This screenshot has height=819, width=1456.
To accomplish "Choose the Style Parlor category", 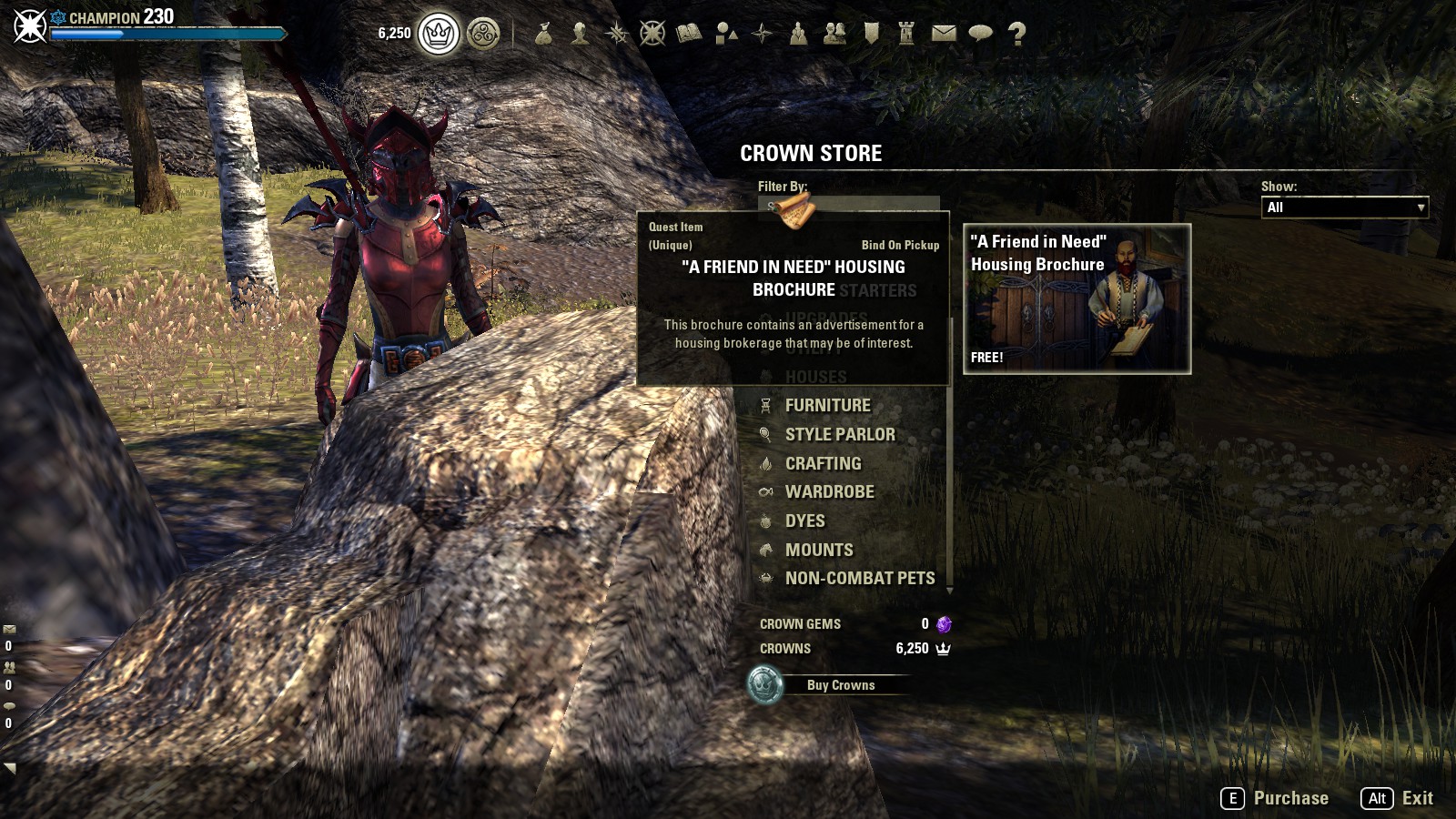I will pos(840,435).
